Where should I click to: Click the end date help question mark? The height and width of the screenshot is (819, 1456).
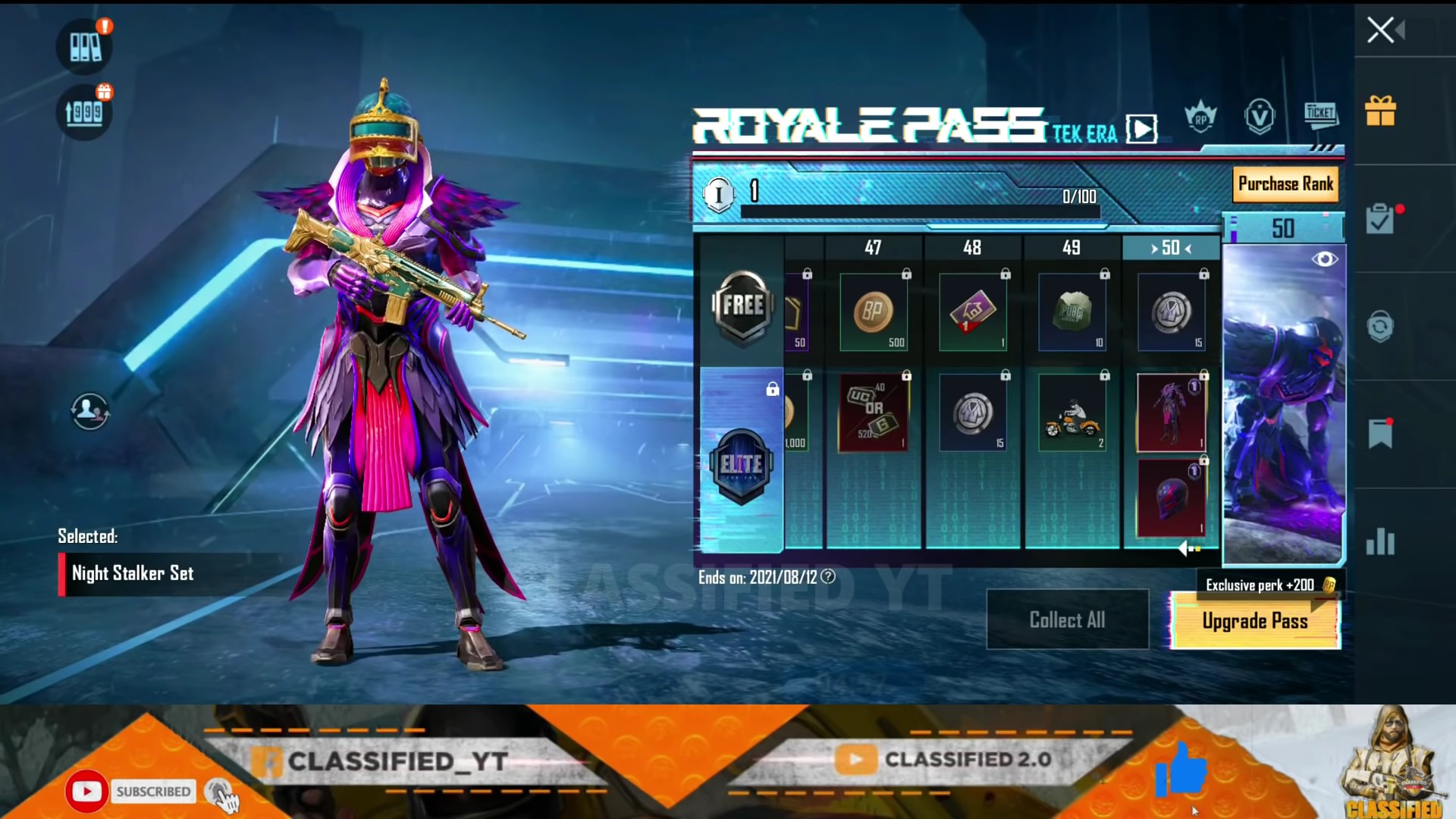click(x=828, y=577)
